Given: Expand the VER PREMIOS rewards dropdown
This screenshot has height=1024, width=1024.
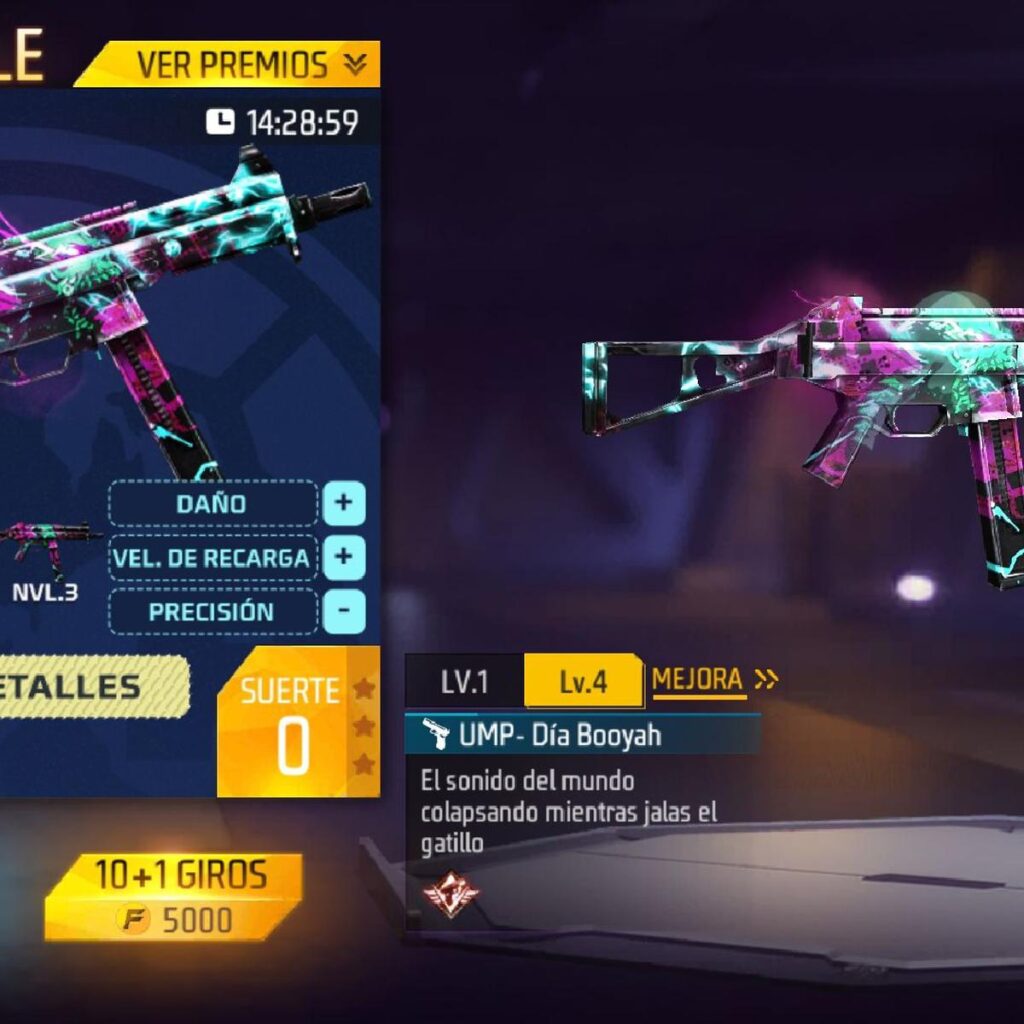Looking at the screenshot, I should [x=250, y=65].
